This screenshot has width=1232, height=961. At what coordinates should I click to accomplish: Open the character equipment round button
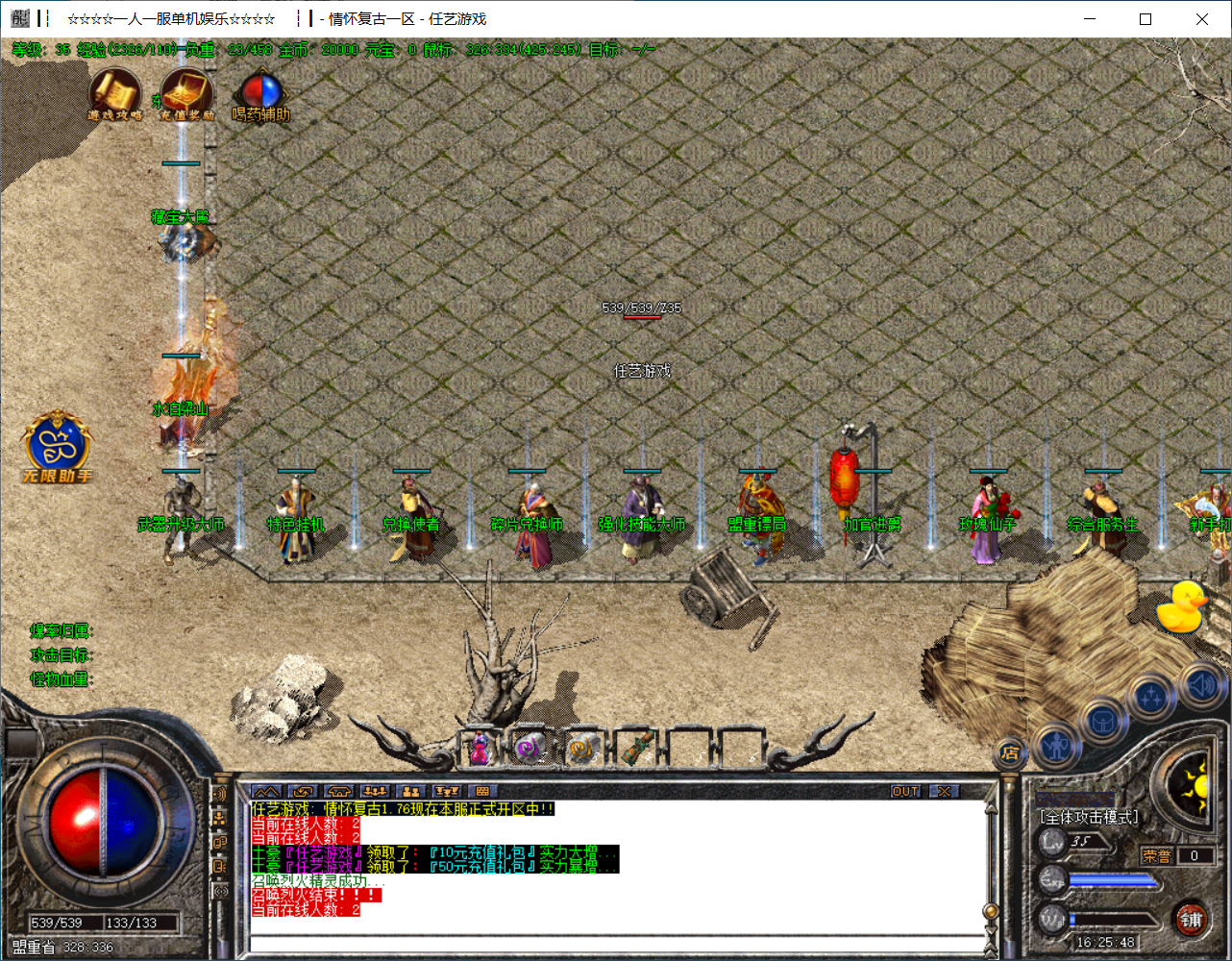pyautogui.click(x=1057, y=746)
